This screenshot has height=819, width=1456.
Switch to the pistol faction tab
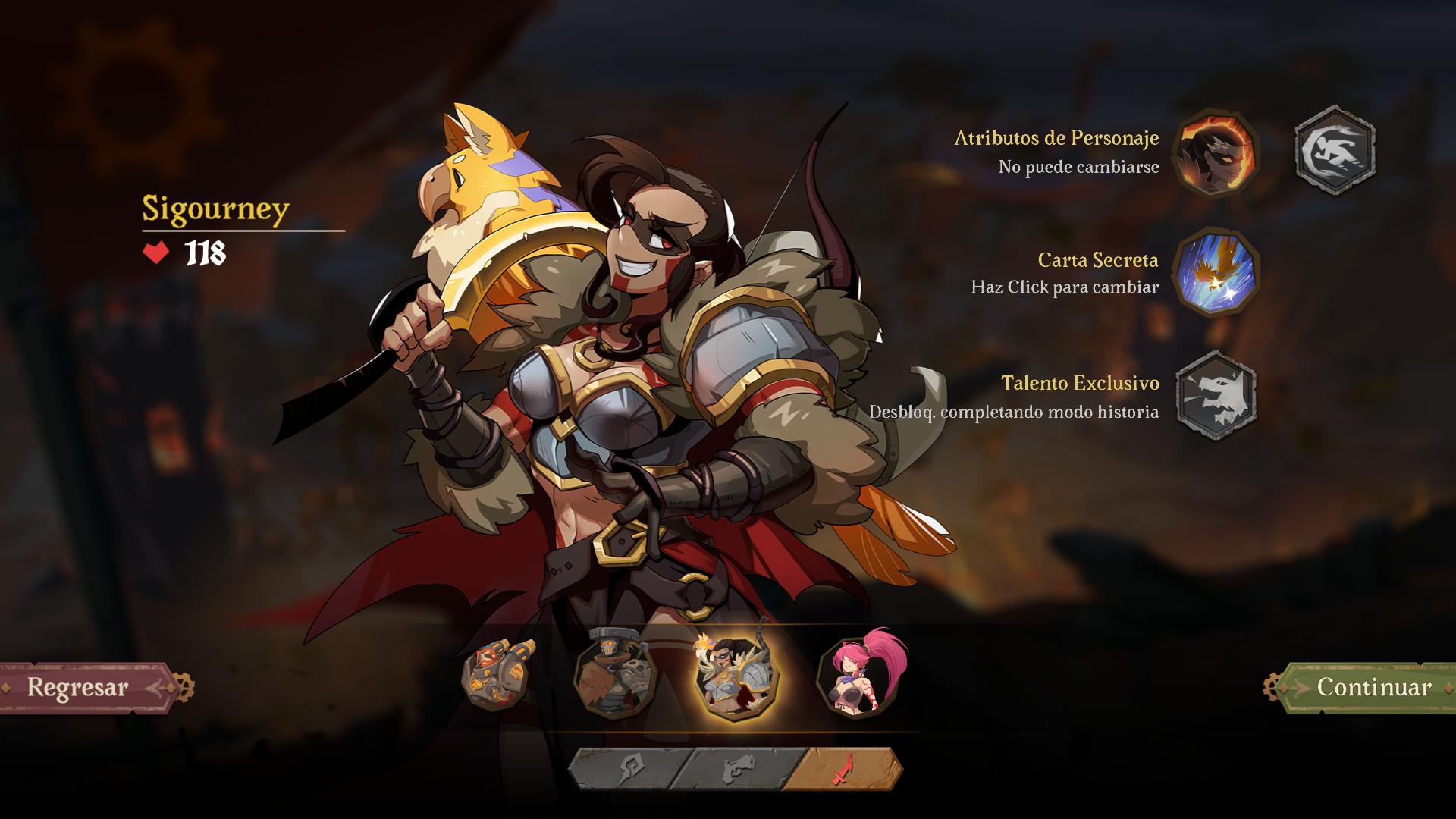pos(737,769)
